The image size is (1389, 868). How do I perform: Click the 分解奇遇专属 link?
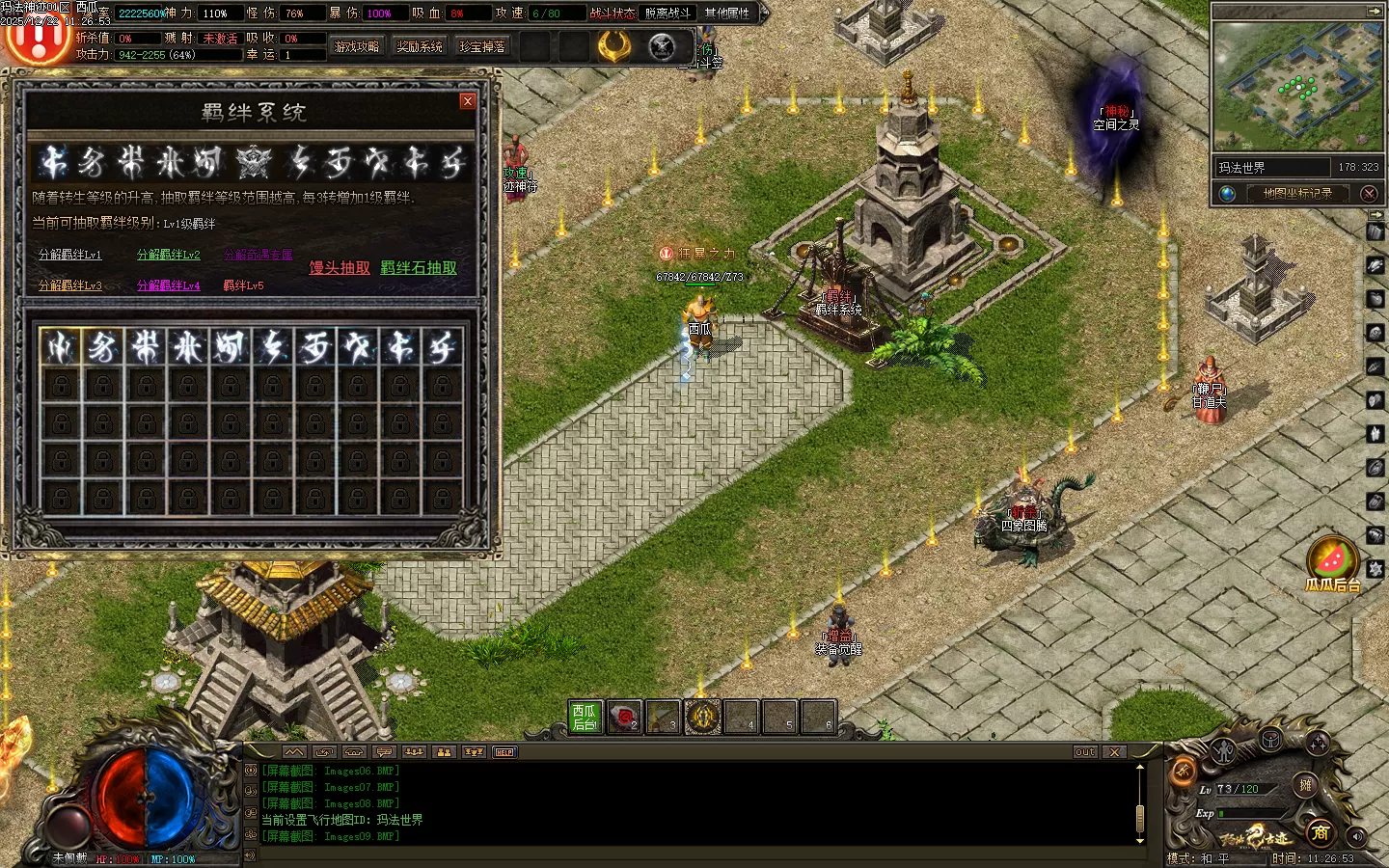(259, 255)
